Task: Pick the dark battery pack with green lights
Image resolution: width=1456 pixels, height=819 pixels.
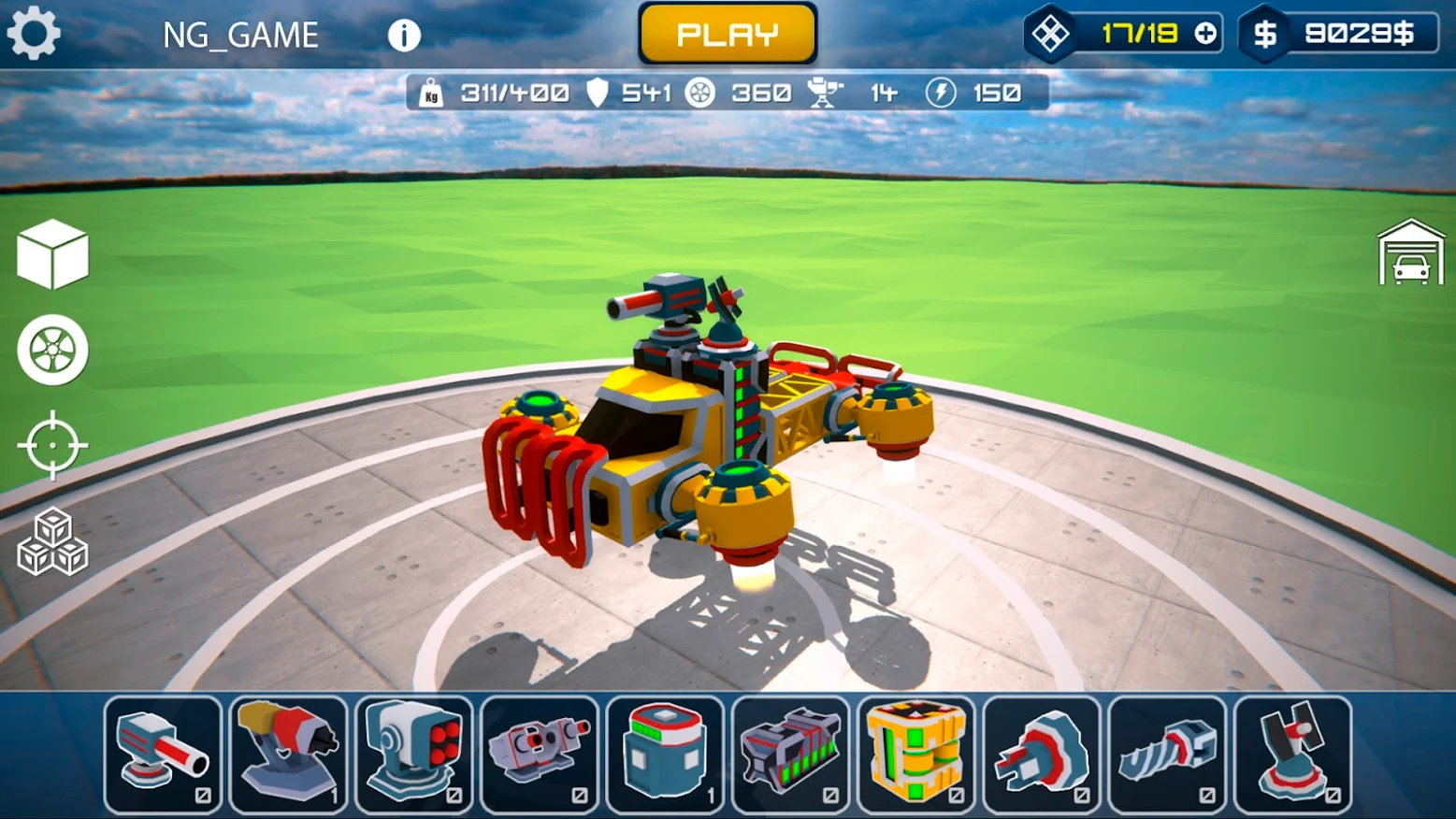Action: click(x=790, y=754)
